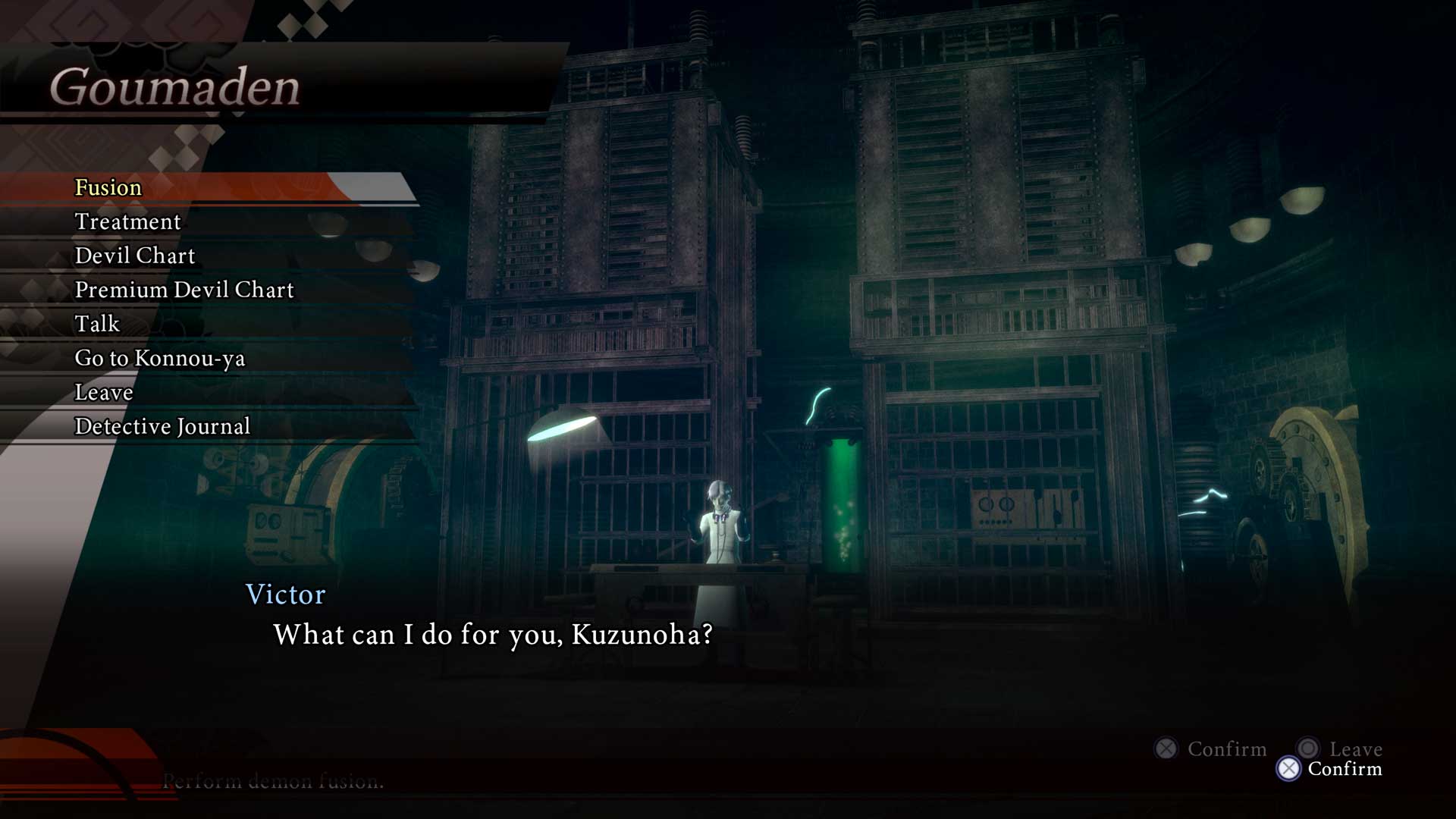
Task: Open the Premium Devil Chart
Action: (184, 290)
